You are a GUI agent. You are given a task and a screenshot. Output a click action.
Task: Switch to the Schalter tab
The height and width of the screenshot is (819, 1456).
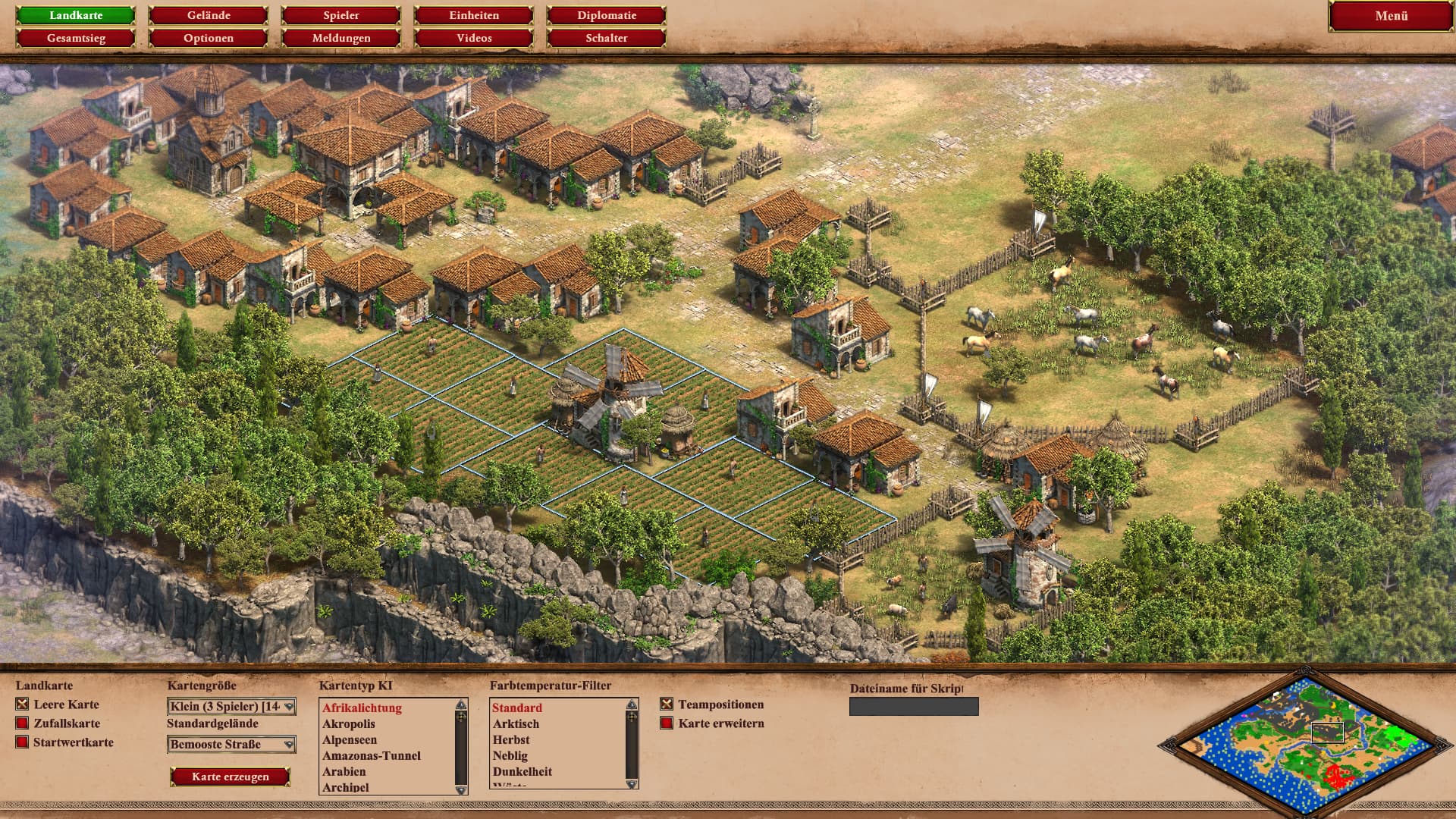click(607, 38)
